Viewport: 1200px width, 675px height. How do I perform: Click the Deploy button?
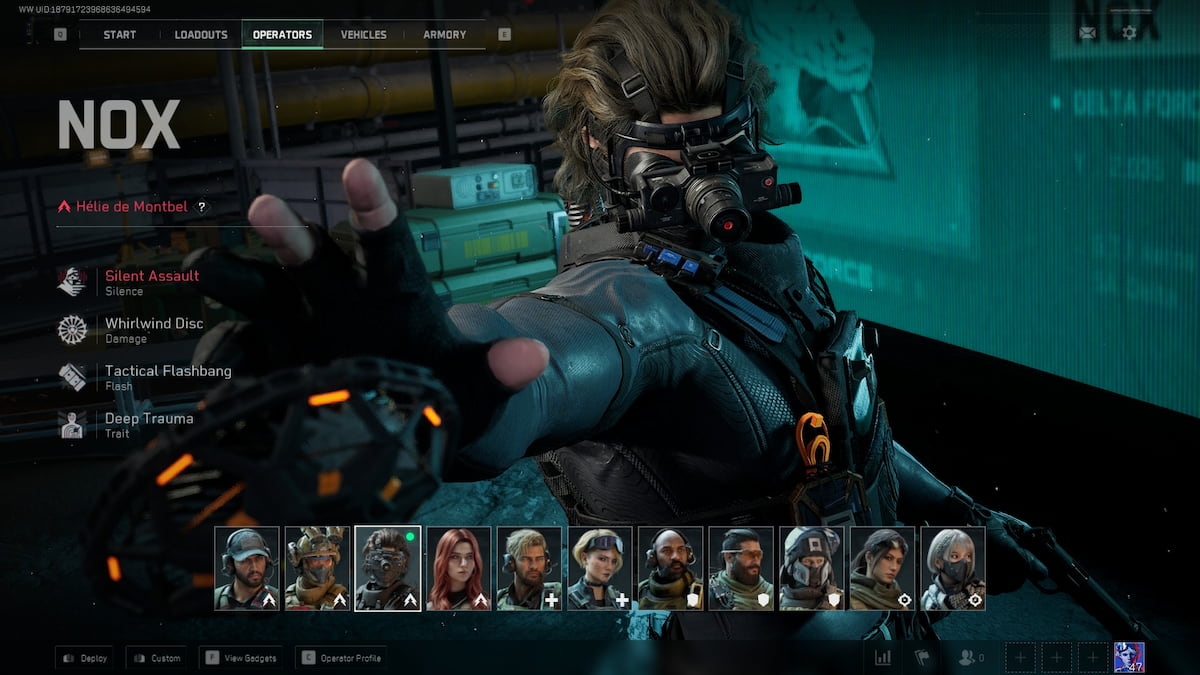pos(85,658)
